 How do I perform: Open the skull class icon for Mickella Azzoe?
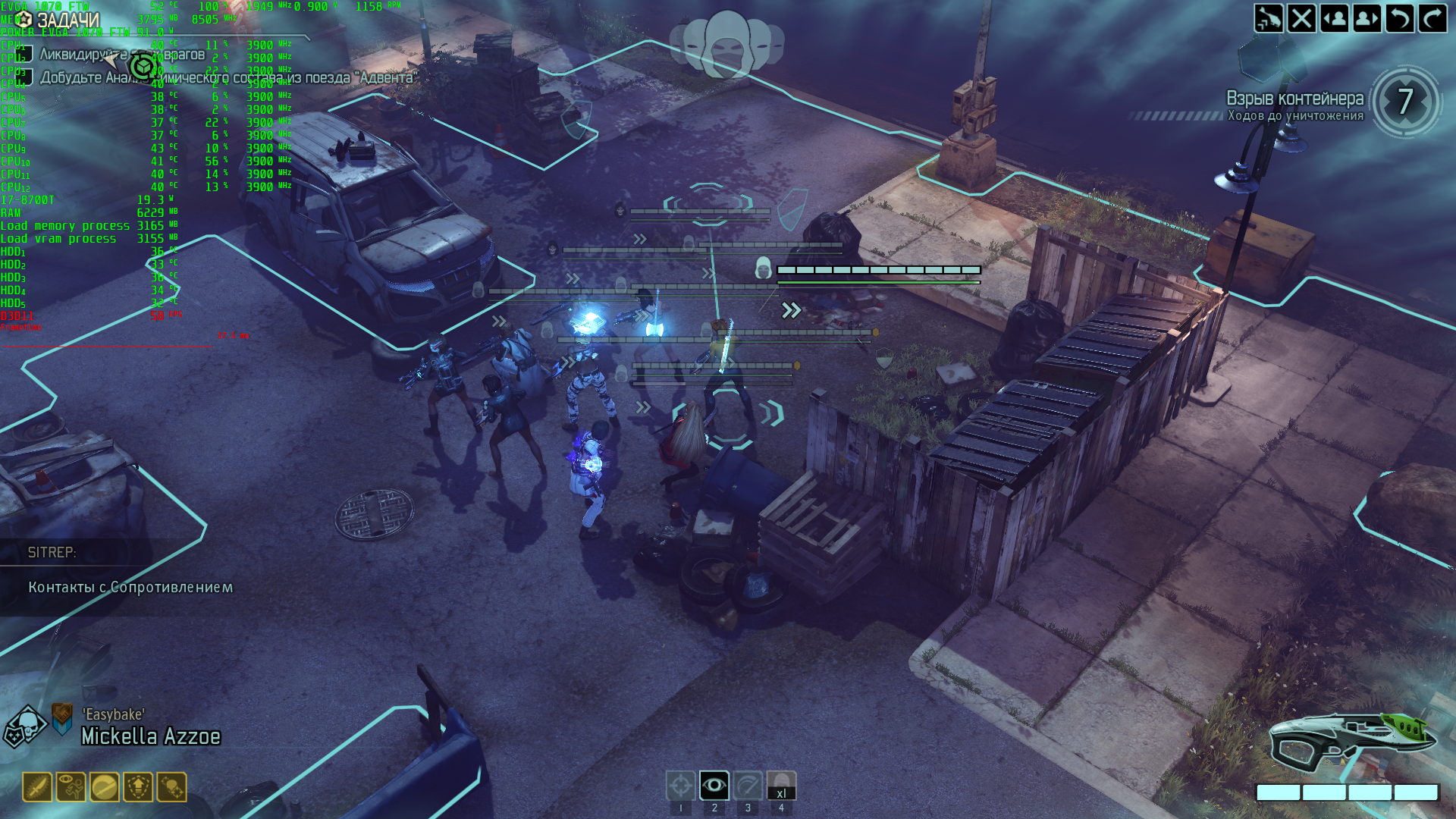(26, 726)
